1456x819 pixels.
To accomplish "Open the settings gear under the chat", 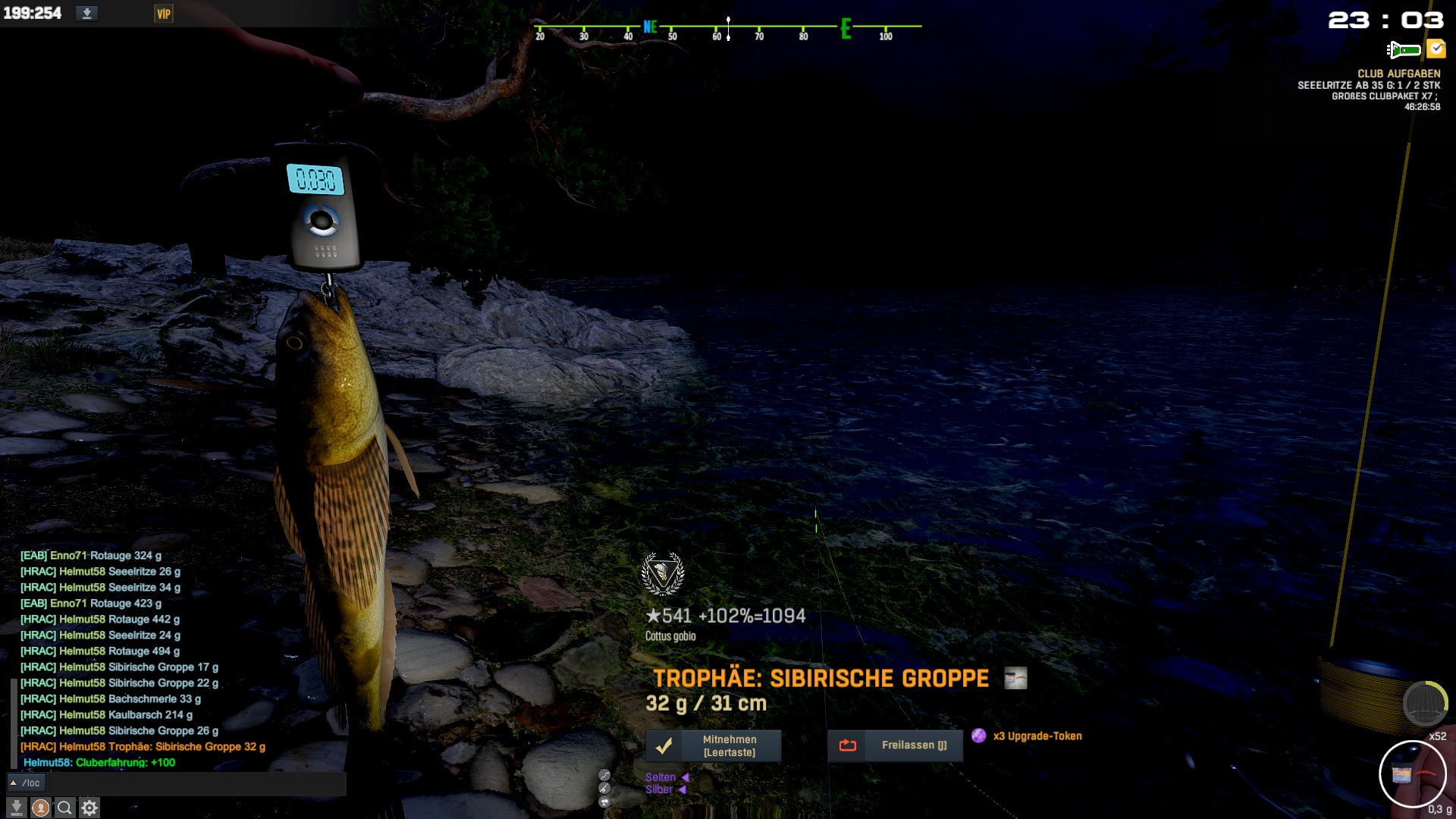I will (89, 808).
